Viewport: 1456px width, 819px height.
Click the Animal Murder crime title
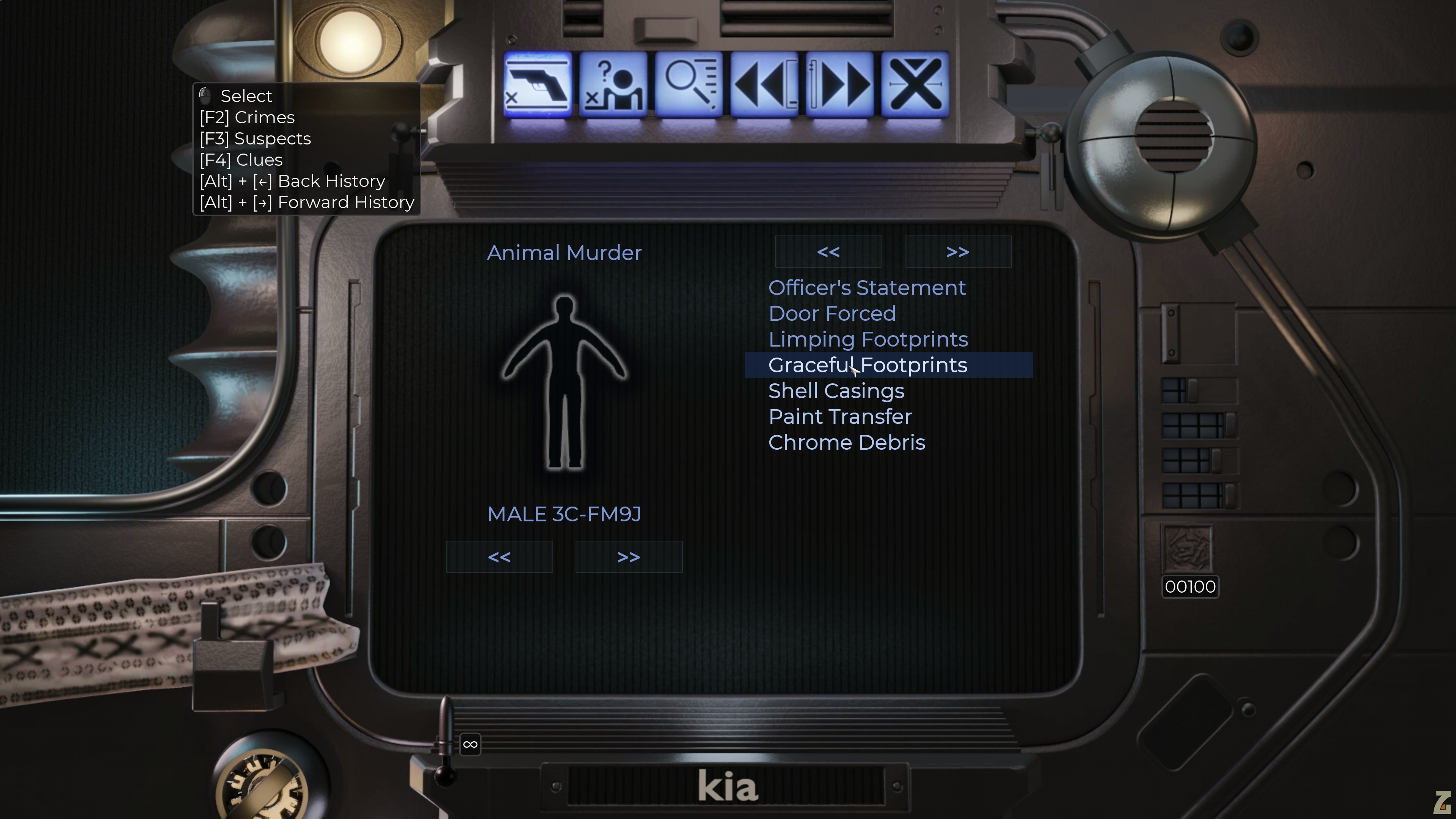pos(564,253)
